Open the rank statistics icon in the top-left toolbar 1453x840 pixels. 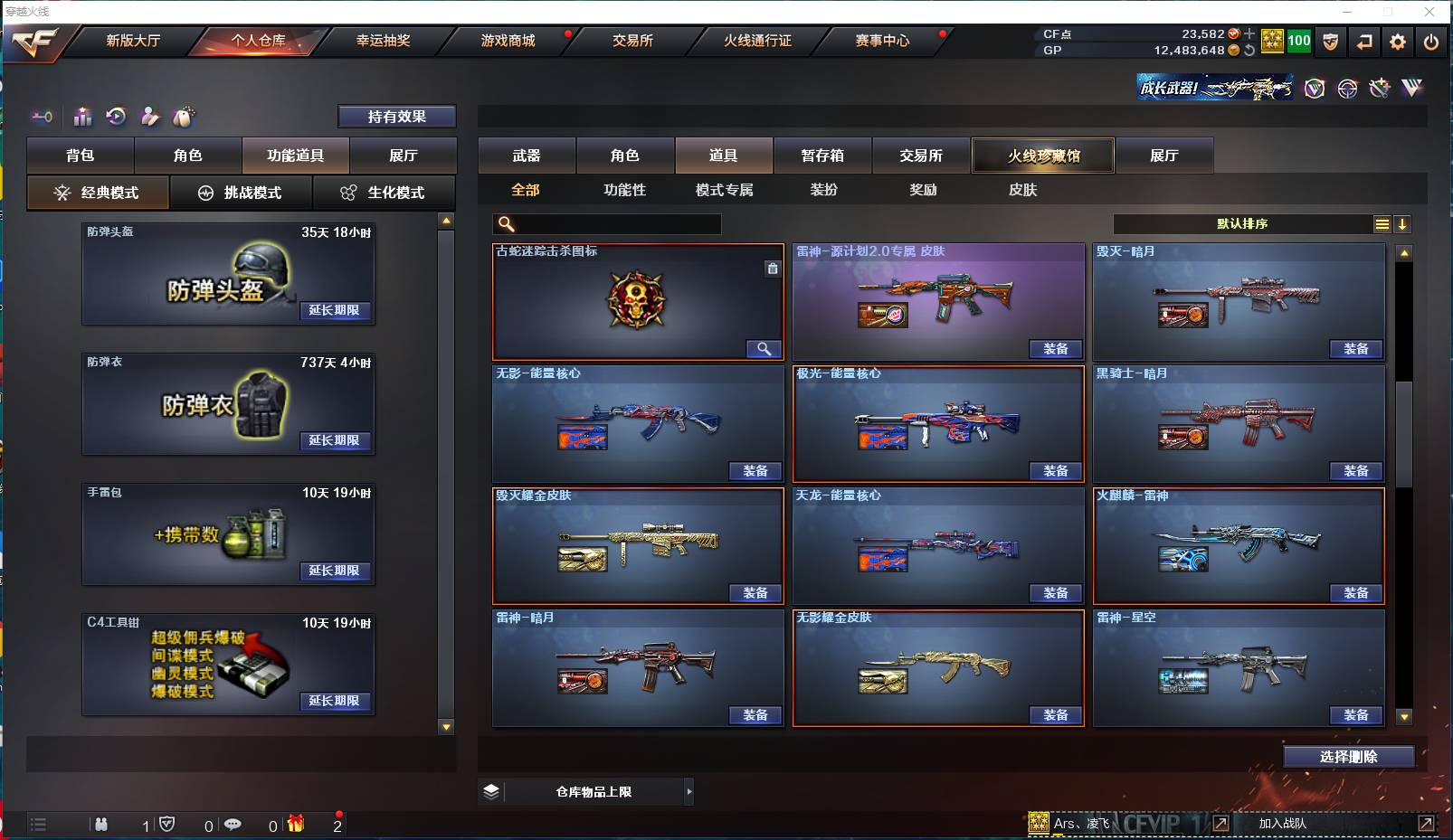click(82, 117)
